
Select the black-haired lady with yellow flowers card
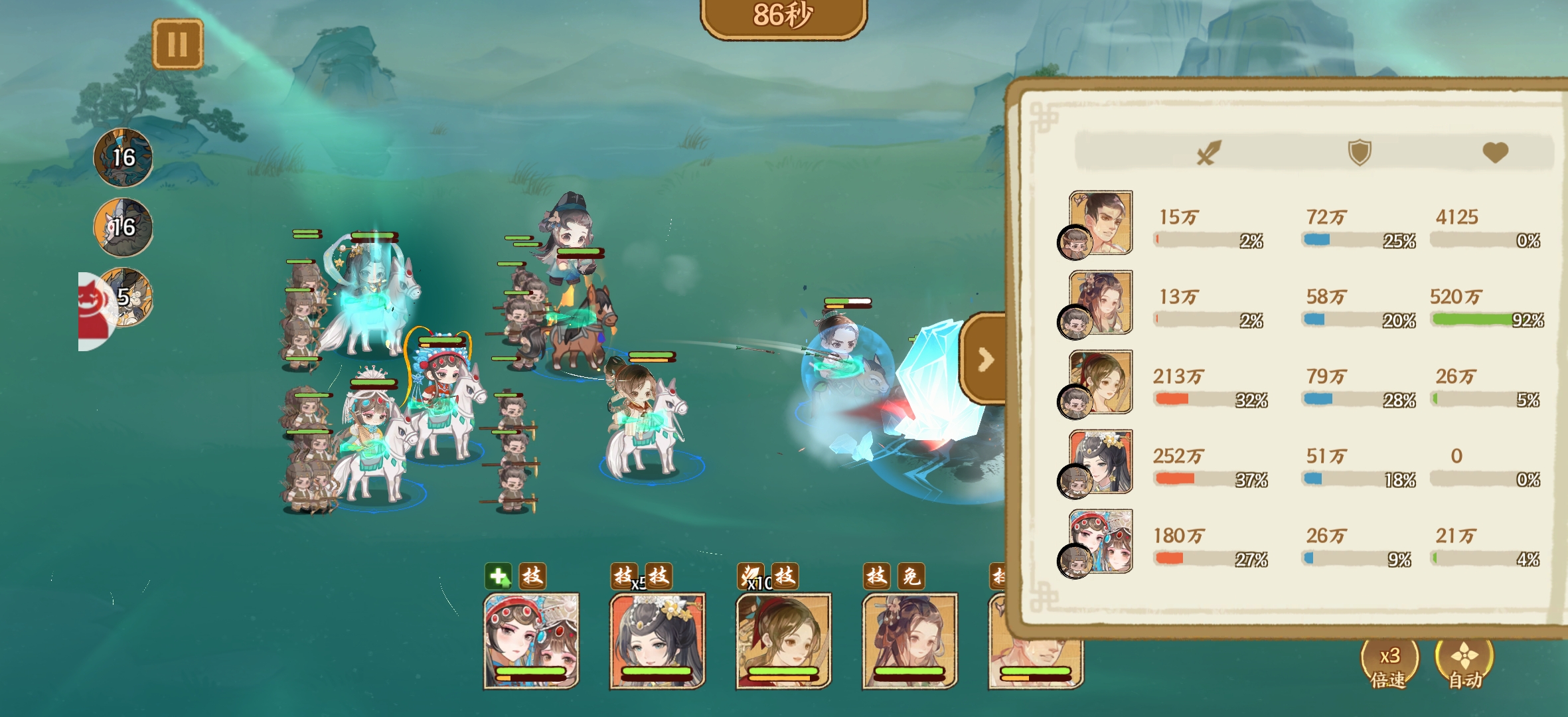(x=657, y=641)
